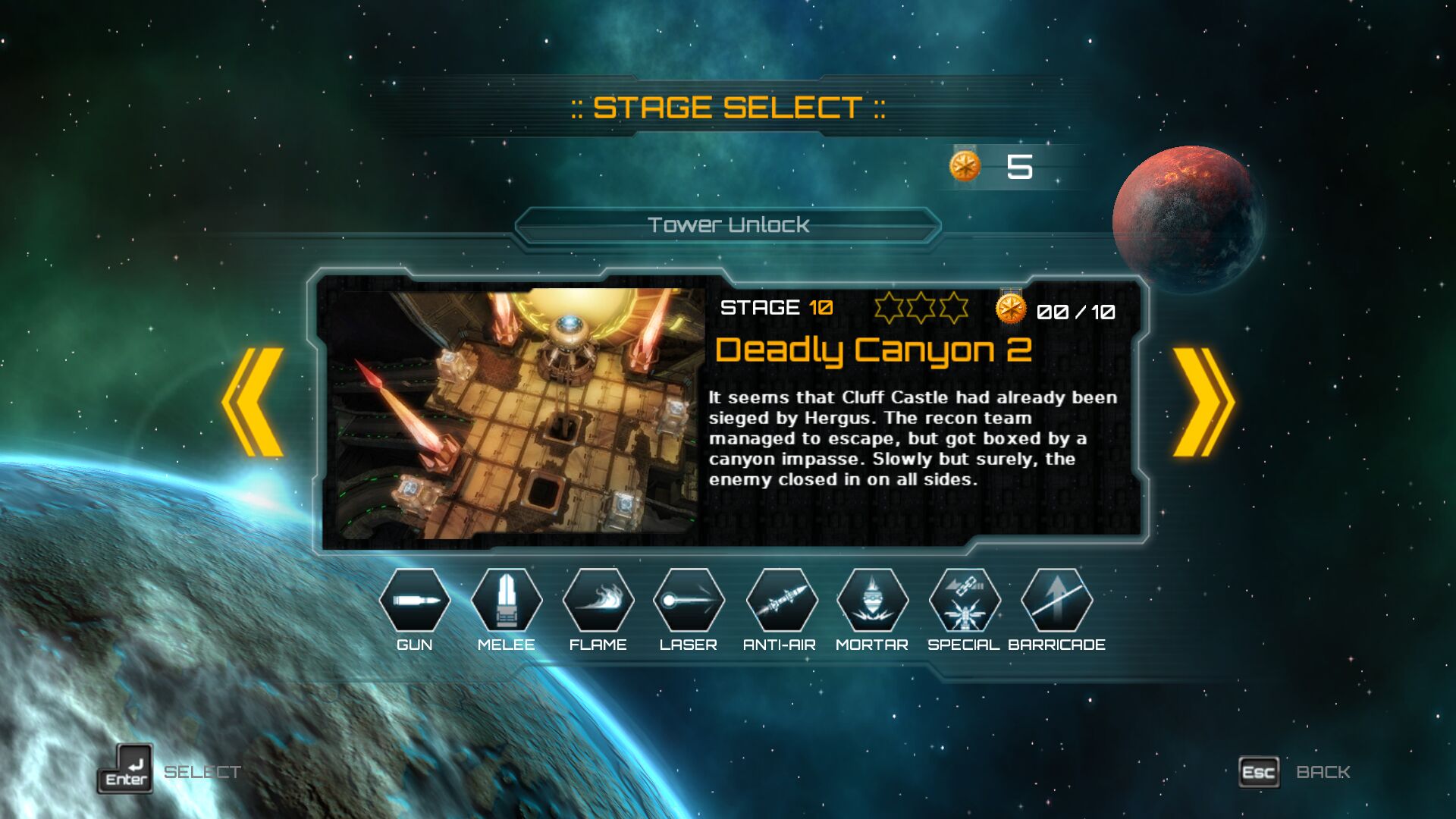This screenshot has width=1456, height=819.
Task: Confirm stage with the Select label
Action: click(x=202, y=772)
